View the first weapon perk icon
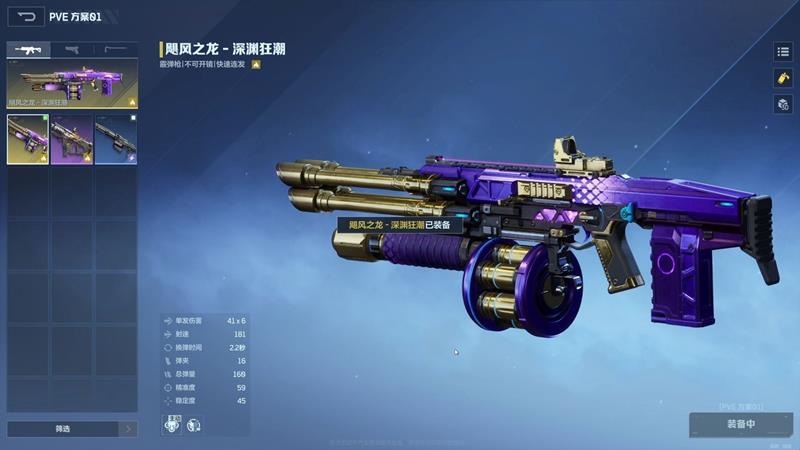 tap(172, 424)
